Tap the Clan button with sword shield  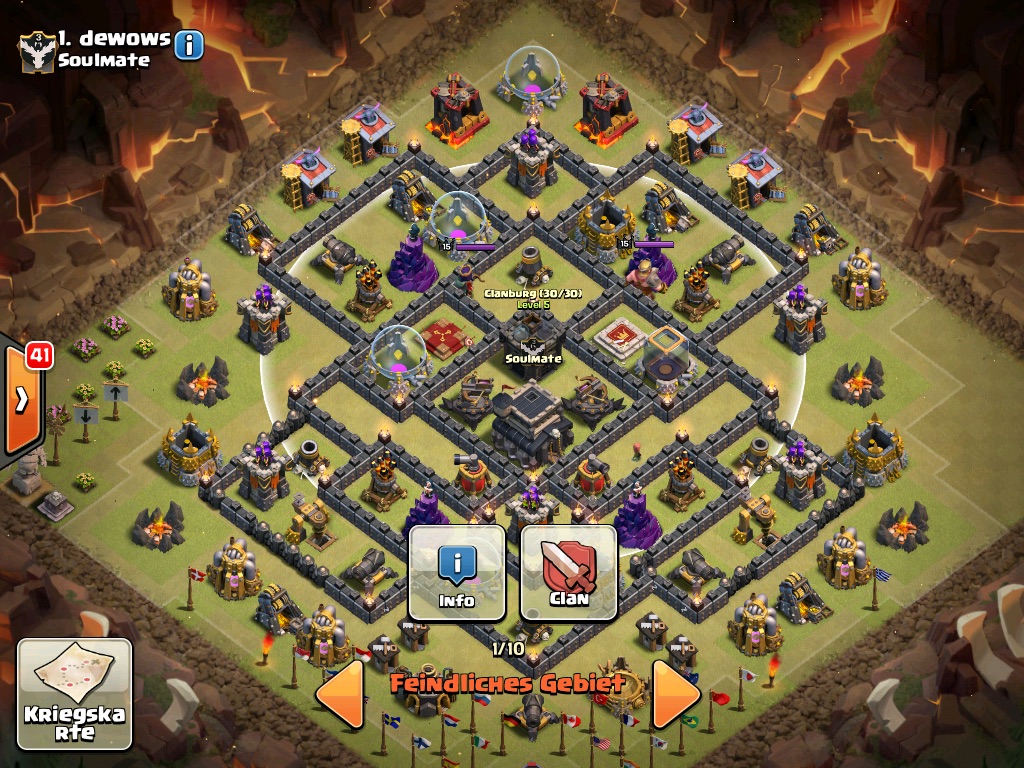tap(569, 573)
